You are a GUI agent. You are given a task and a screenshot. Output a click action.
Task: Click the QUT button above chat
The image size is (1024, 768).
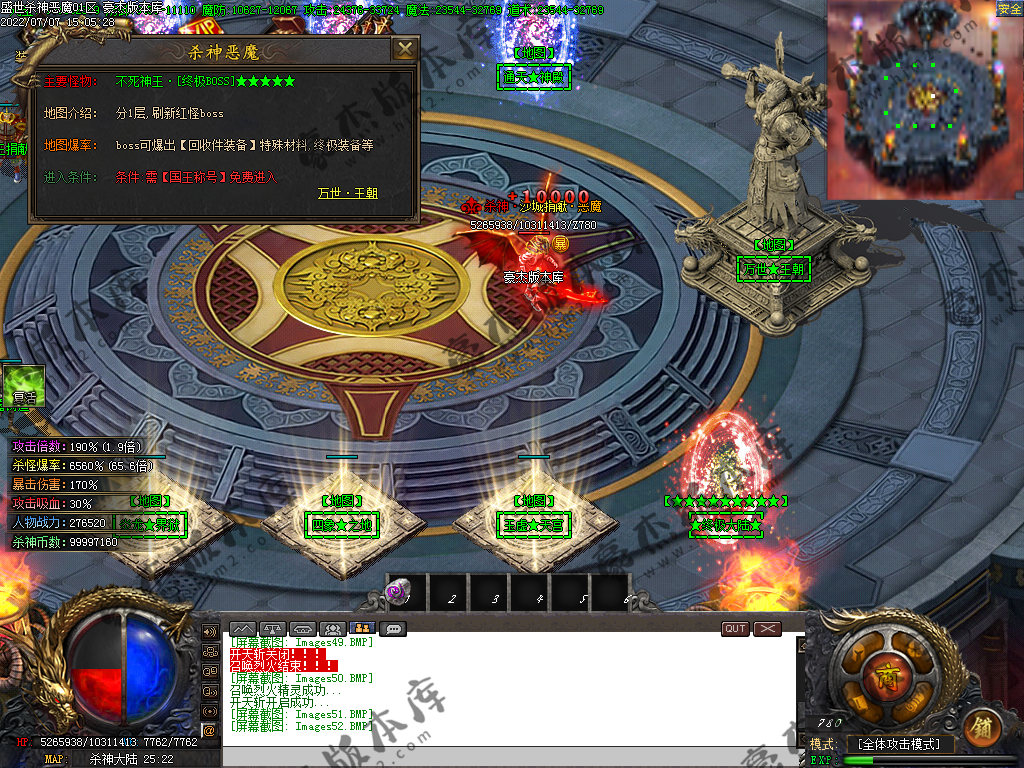735,629
